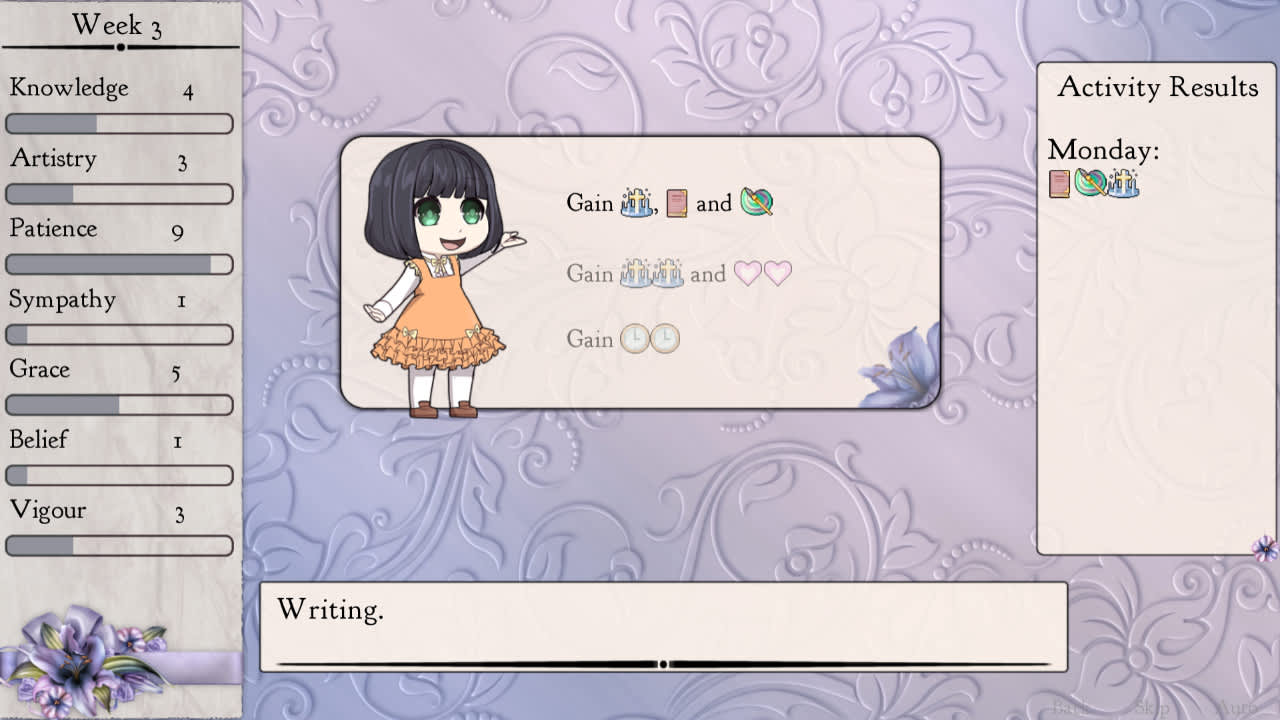Click the book icon under Monday in Activity Results
The width and height of the screenshot is (1280, 720).
pos(1059,183)
